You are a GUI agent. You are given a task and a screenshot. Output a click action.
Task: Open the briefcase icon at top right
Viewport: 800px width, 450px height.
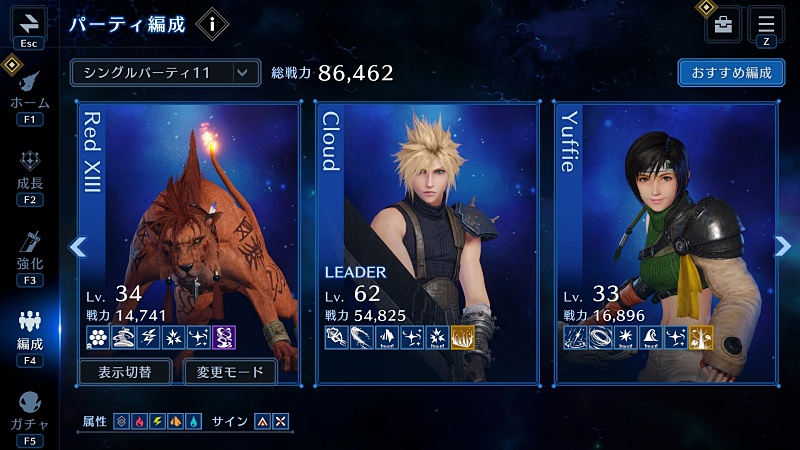pos(723,25)
